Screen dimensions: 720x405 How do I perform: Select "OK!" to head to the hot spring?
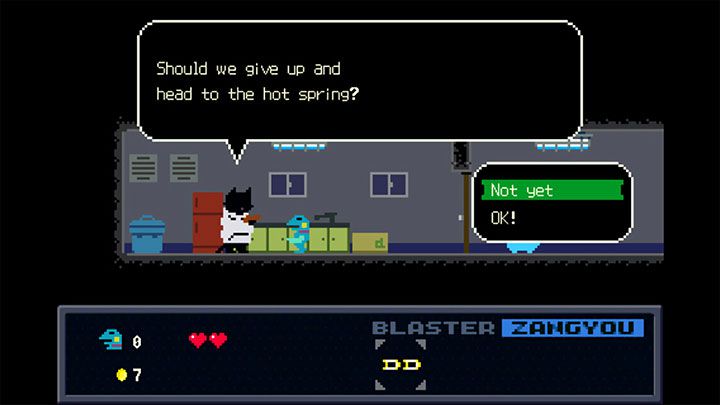505,217
